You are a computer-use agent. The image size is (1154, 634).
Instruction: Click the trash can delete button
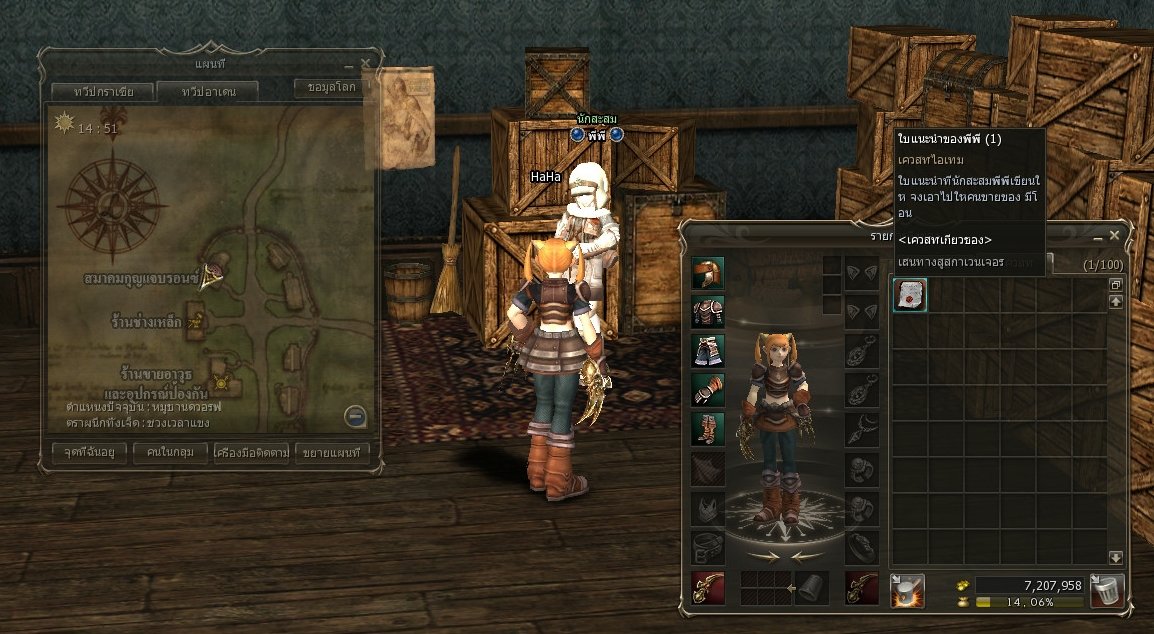1106,589
